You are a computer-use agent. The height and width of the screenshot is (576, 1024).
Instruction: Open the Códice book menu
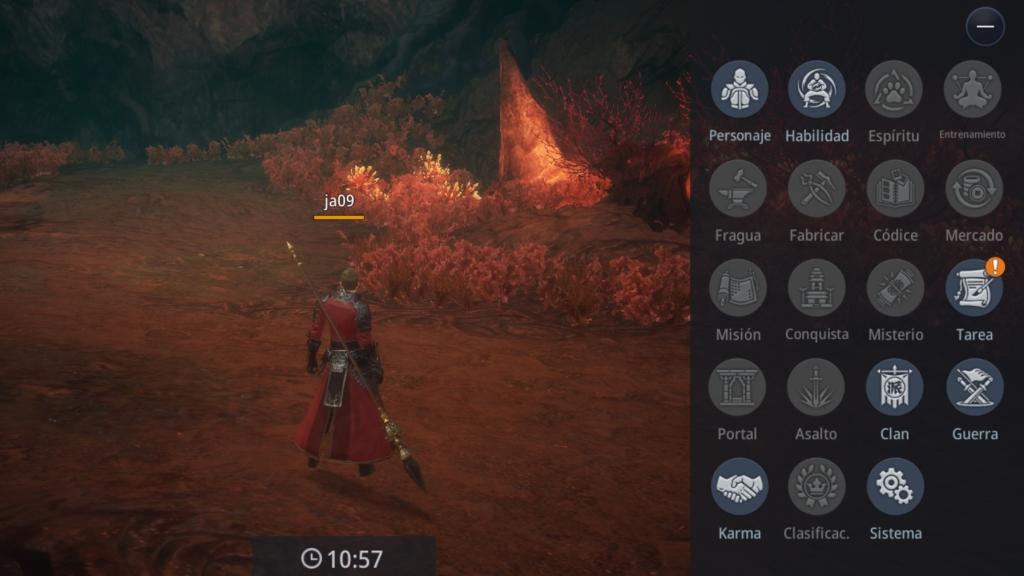(x=895, y=188)
